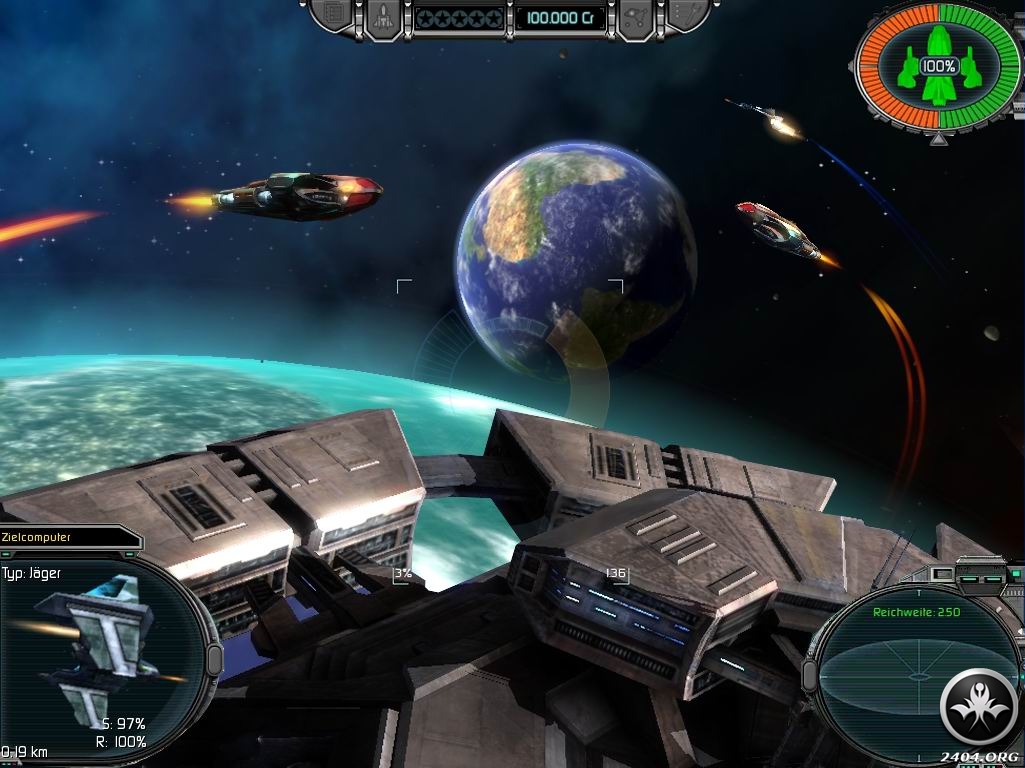Select the ship status shield gauge

[x=938, y=66]
